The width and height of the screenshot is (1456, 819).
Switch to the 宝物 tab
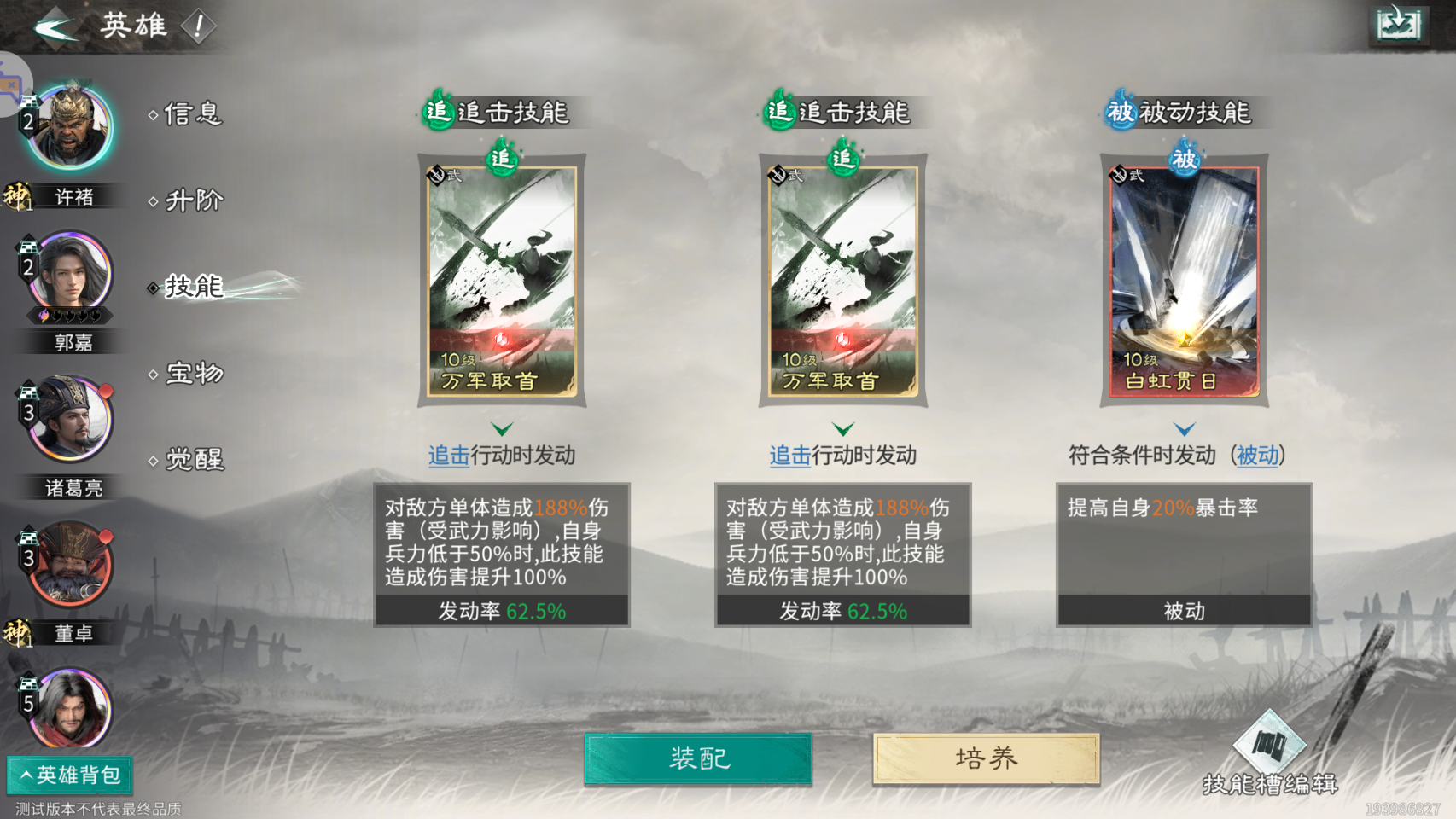pyautogui.click(x=193, y=374)
